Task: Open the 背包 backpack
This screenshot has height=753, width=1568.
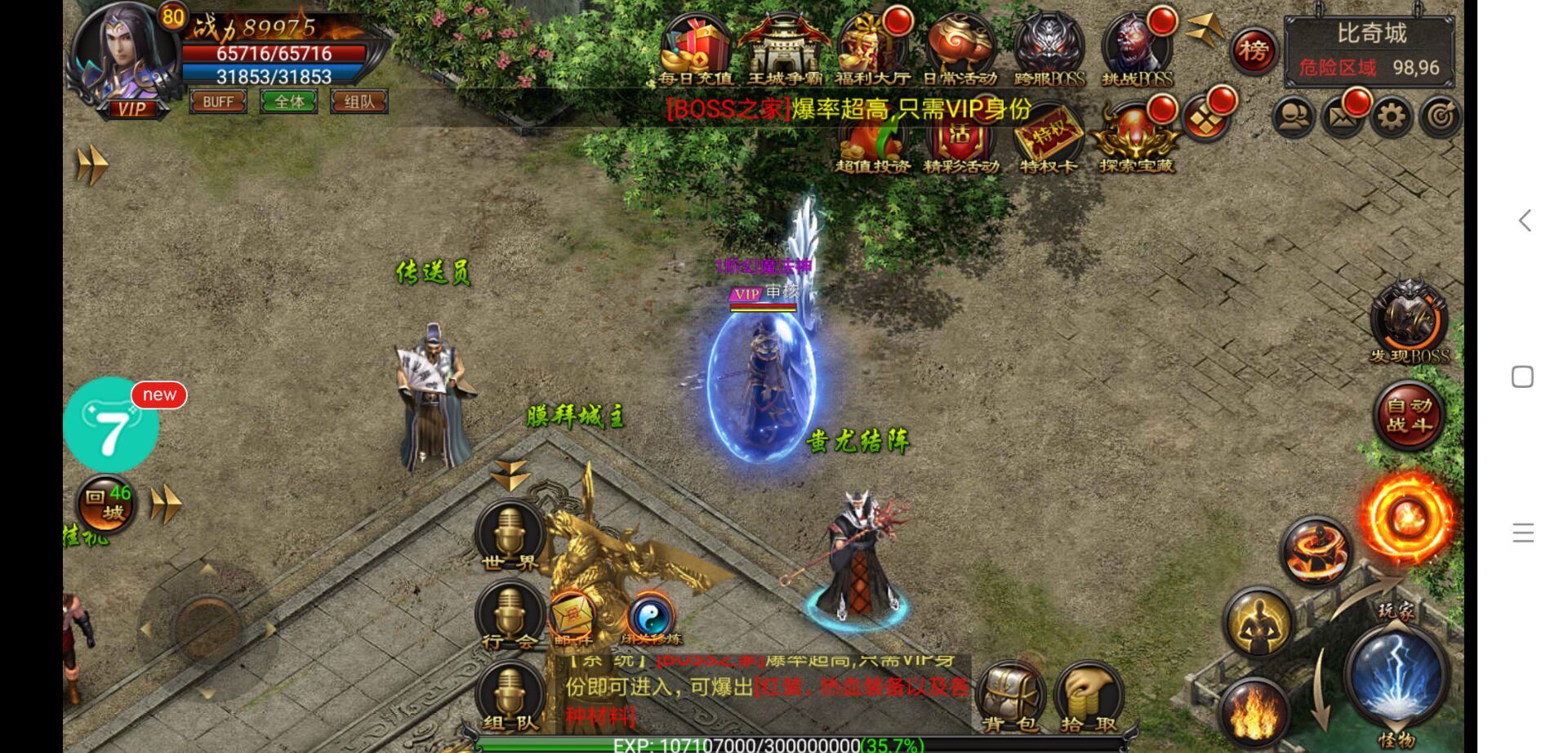Action: 1009,697
